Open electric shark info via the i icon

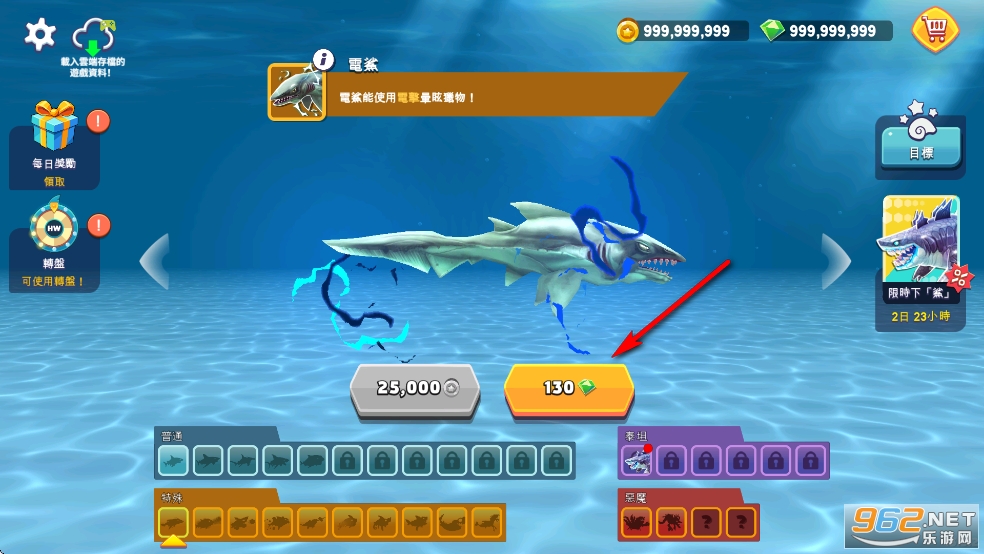coord(321,60)
